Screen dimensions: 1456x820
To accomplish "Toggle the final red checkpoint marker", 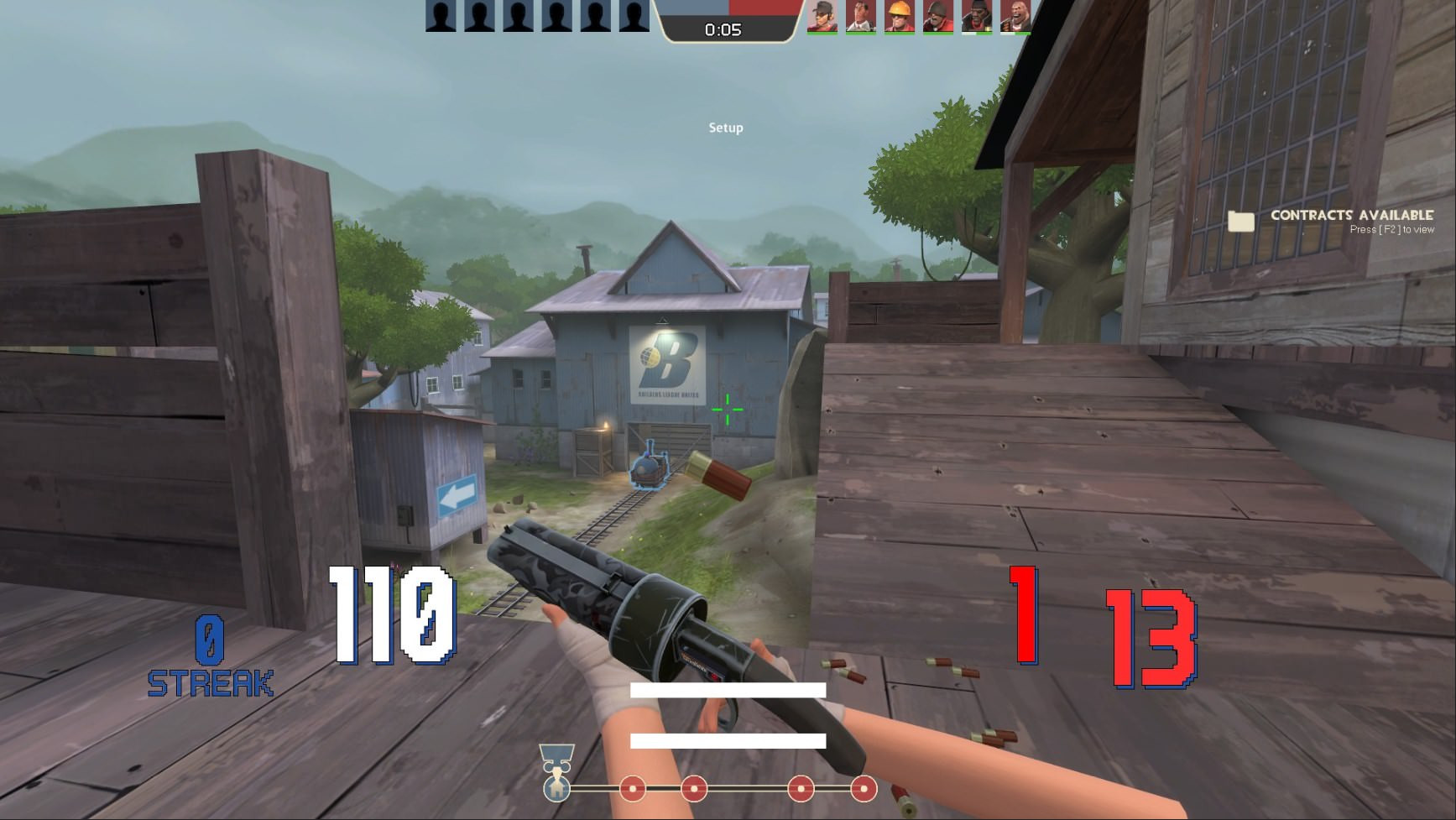I will point(864,789).
